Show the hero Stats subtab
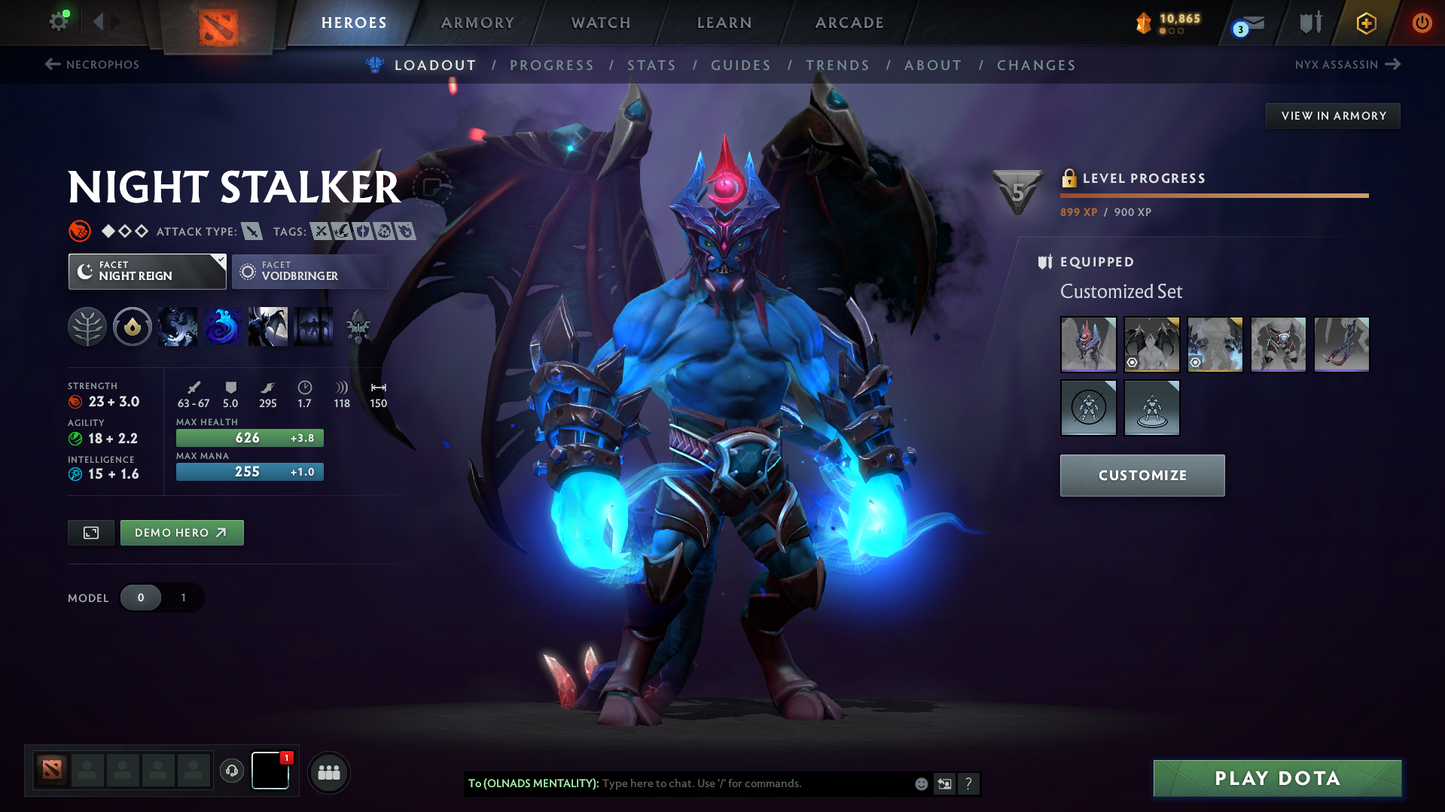Screen dimensions: 1445x812 click(x=651, y=65)
